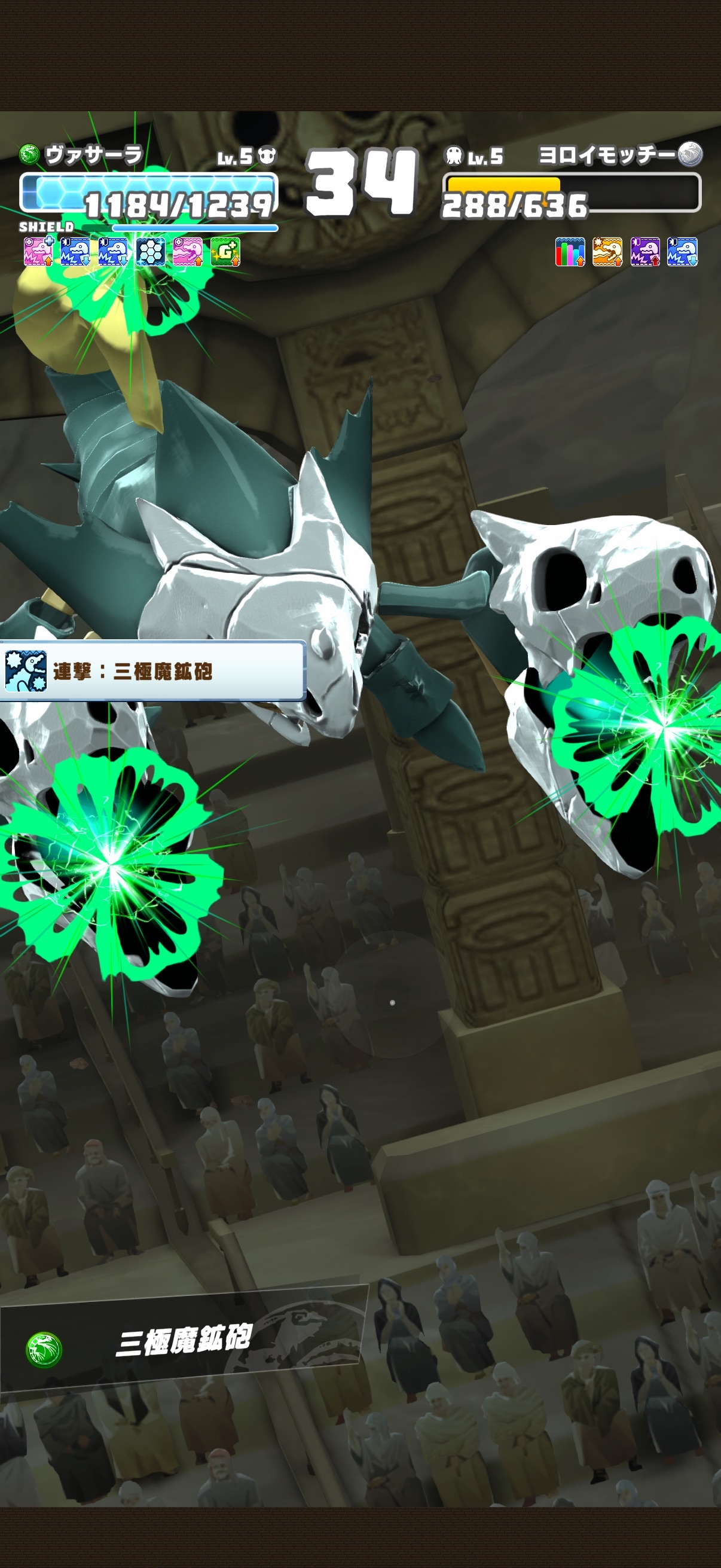Tap the rainbow bars buff icon
The image size is (721, 1568).
coord(570,252)
